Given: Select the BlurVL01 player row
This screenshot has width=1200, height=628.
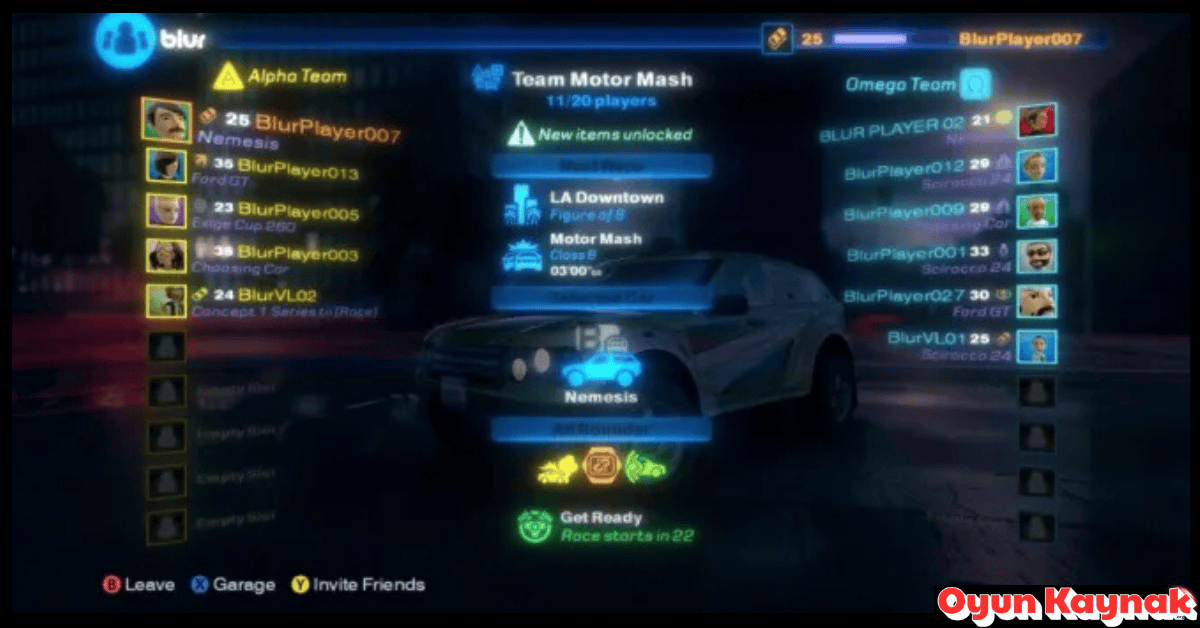Looking at the screenshot, I should click(x=924, y=339).
